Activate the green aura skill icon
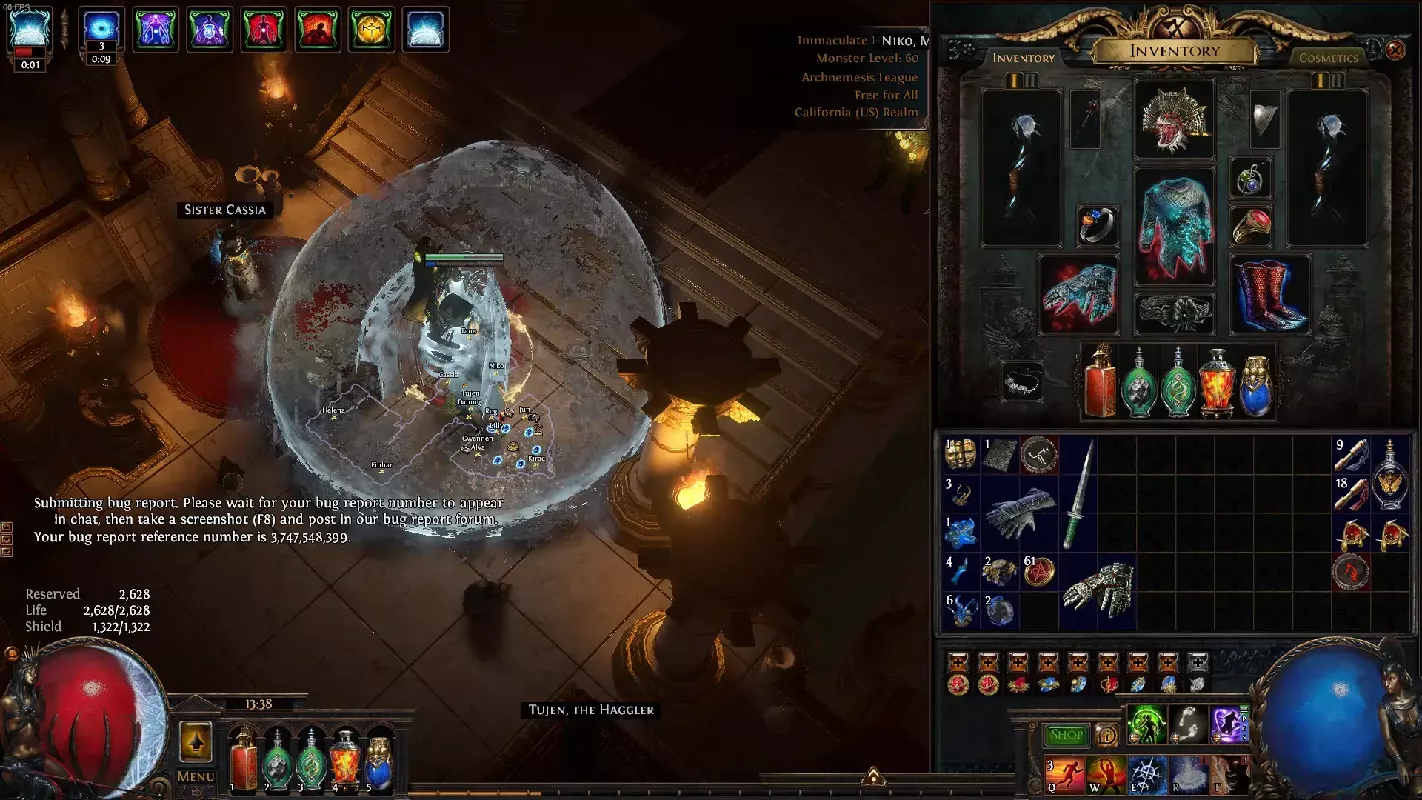The image size is (1422, 800). coord(1147,724)
